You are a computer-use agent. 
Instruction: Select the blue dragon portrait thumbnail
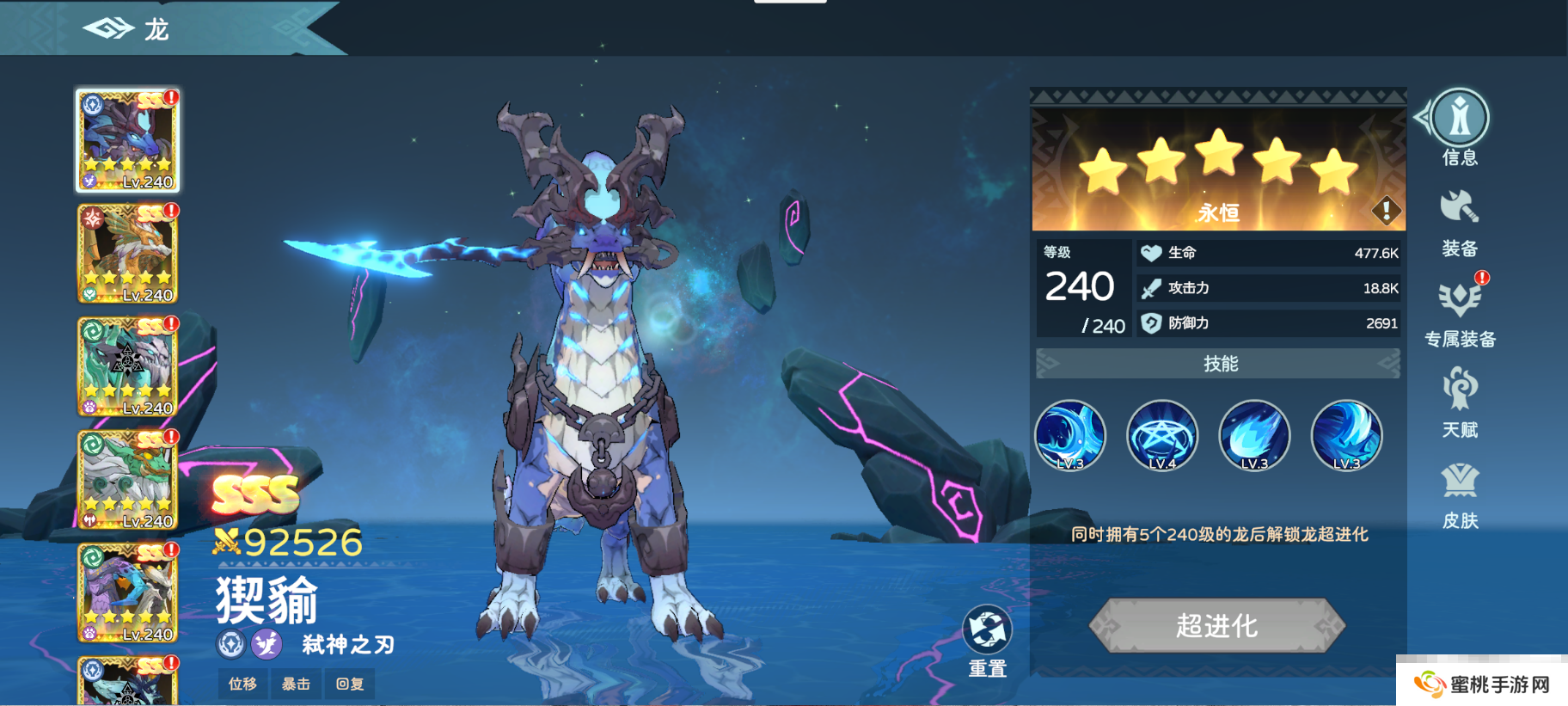128,140
